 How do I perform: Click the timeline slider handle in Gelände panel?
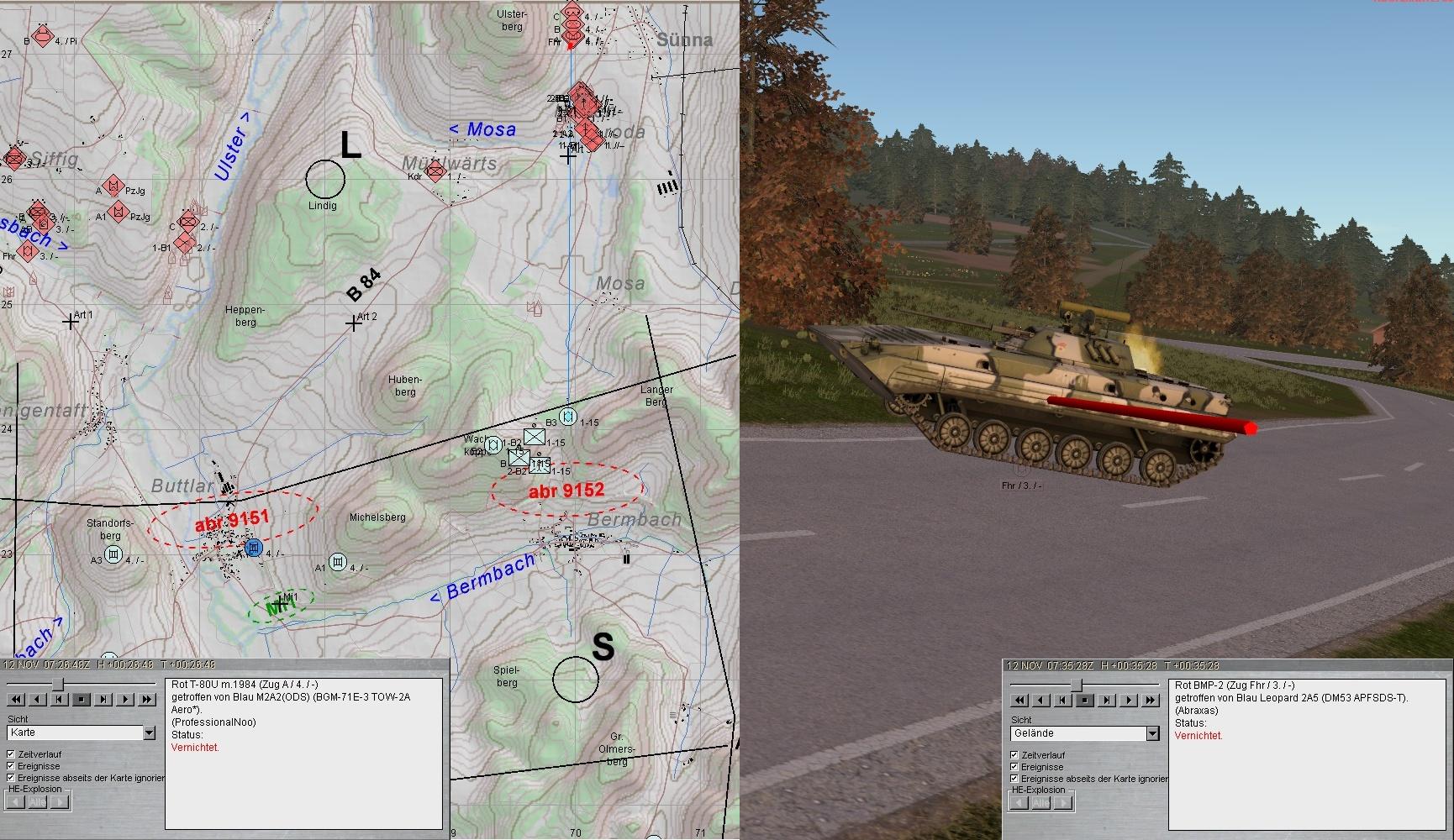pyautogui.click(x=1077, y=685)
